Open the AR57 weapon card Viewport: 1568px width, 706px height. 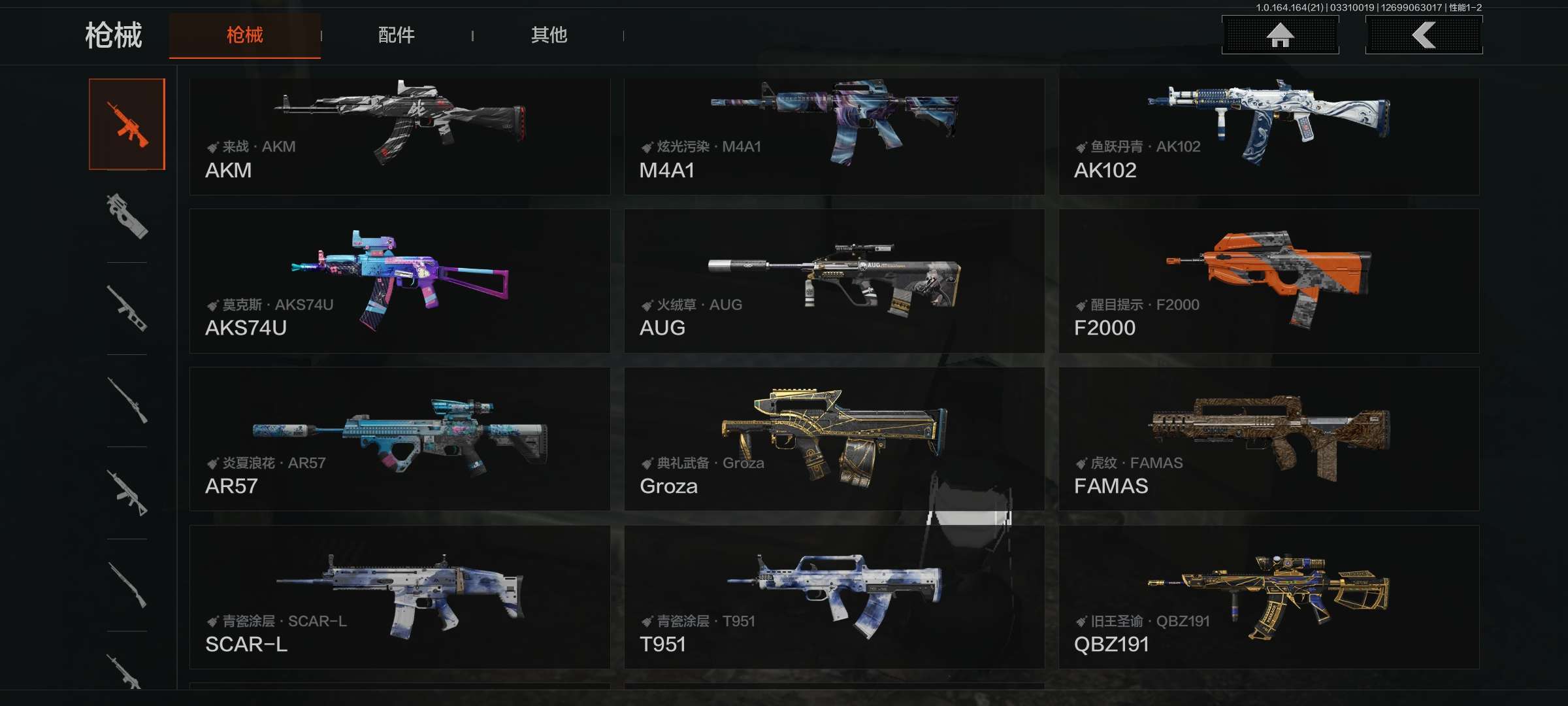[399, 439]
